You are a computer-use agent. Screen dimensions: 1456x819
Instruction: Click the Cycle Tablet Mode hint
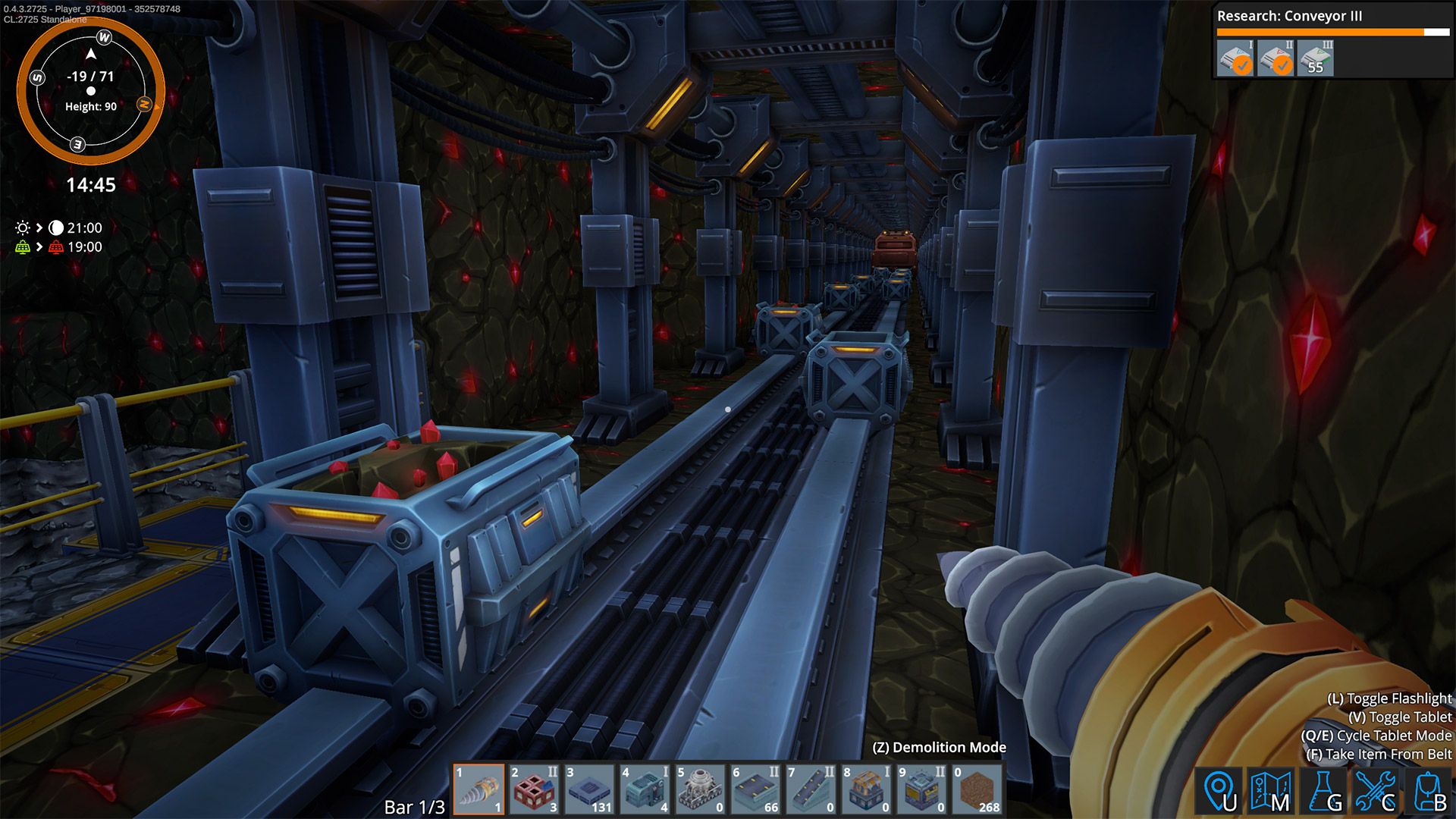[1375, 734]
